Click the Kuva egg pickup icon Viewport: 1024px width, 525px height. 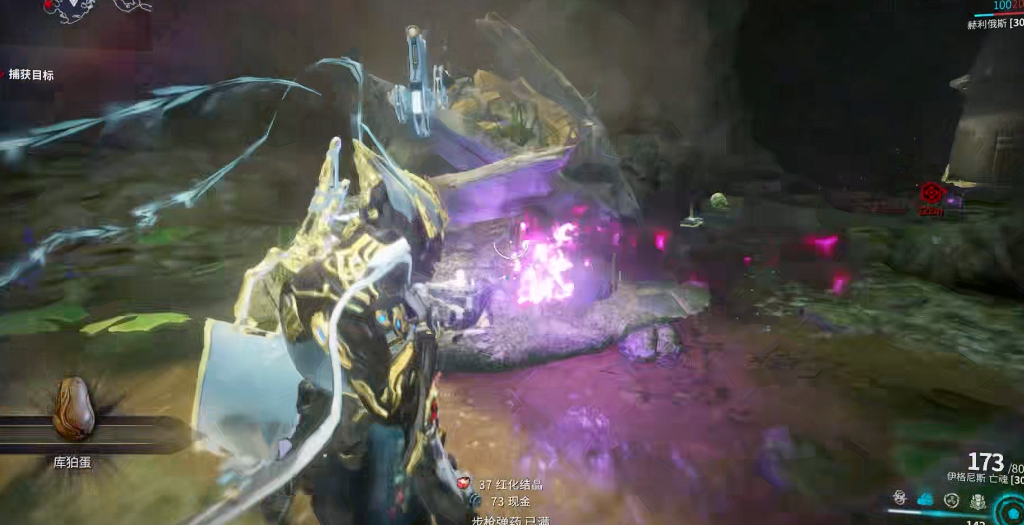(x=74, y=408)
